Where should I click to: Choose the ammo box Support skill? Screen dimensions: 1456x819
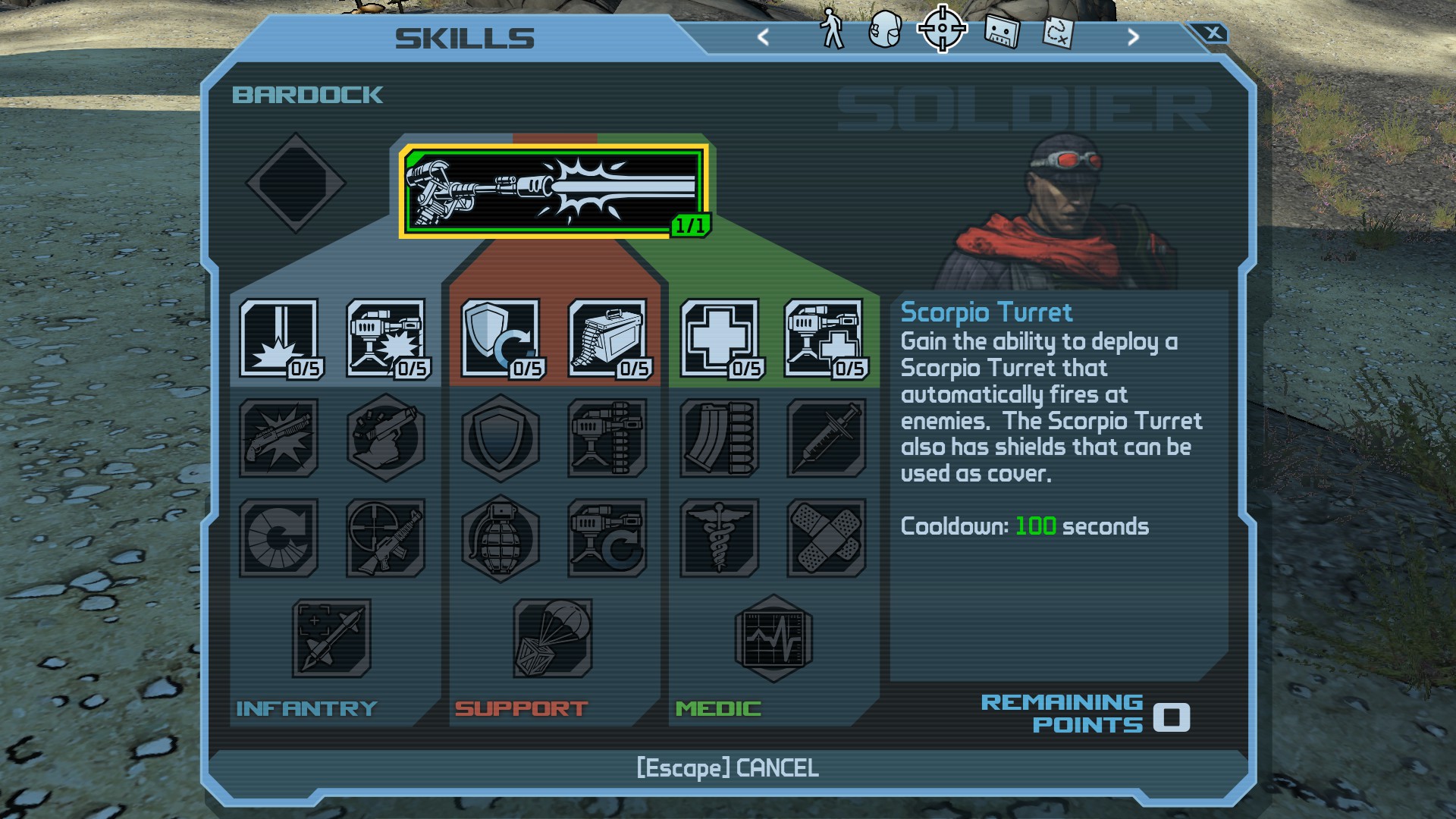point(607,338)
